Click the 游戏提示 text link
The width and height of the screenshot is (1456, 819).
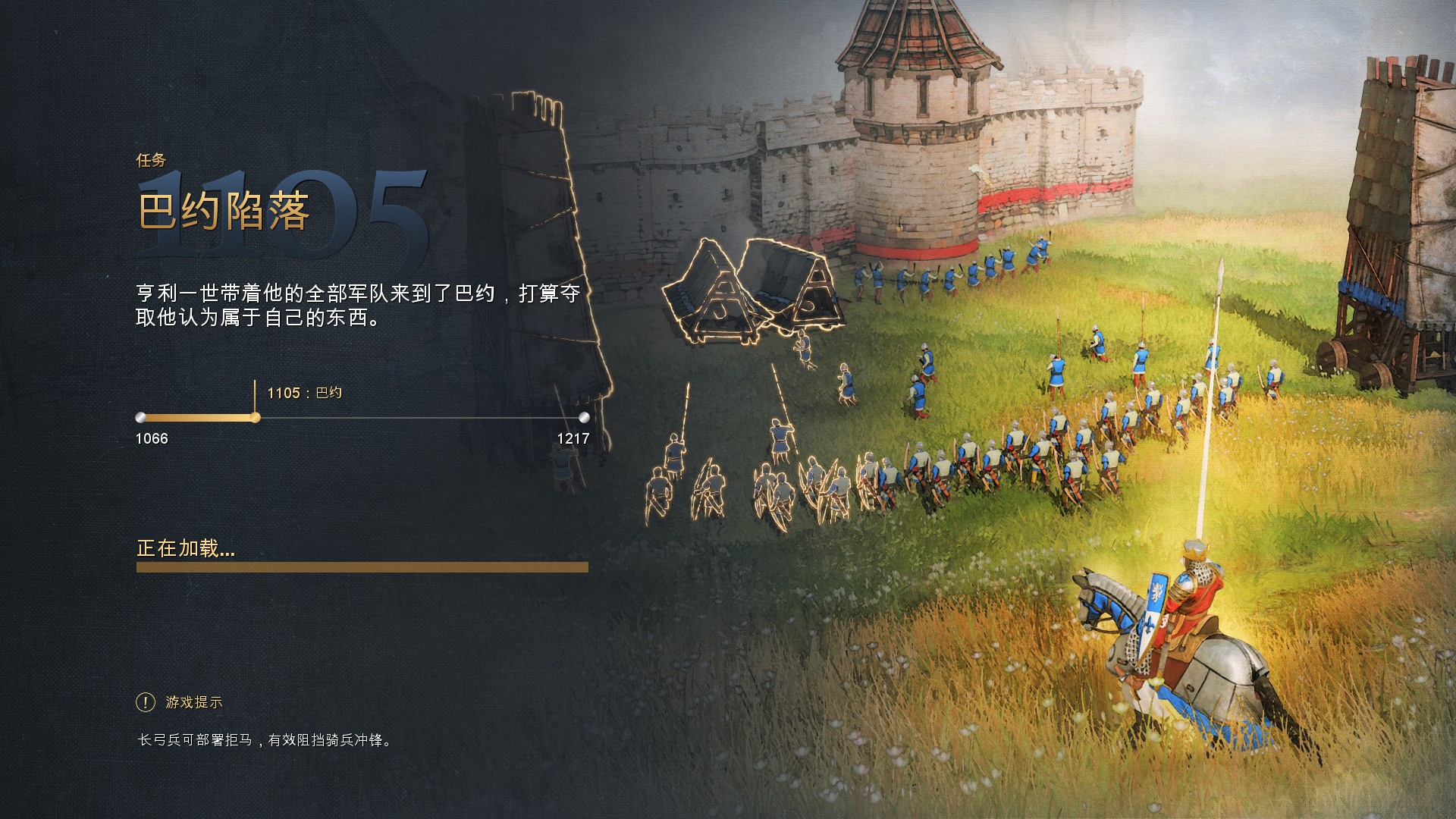pos(192,701)
